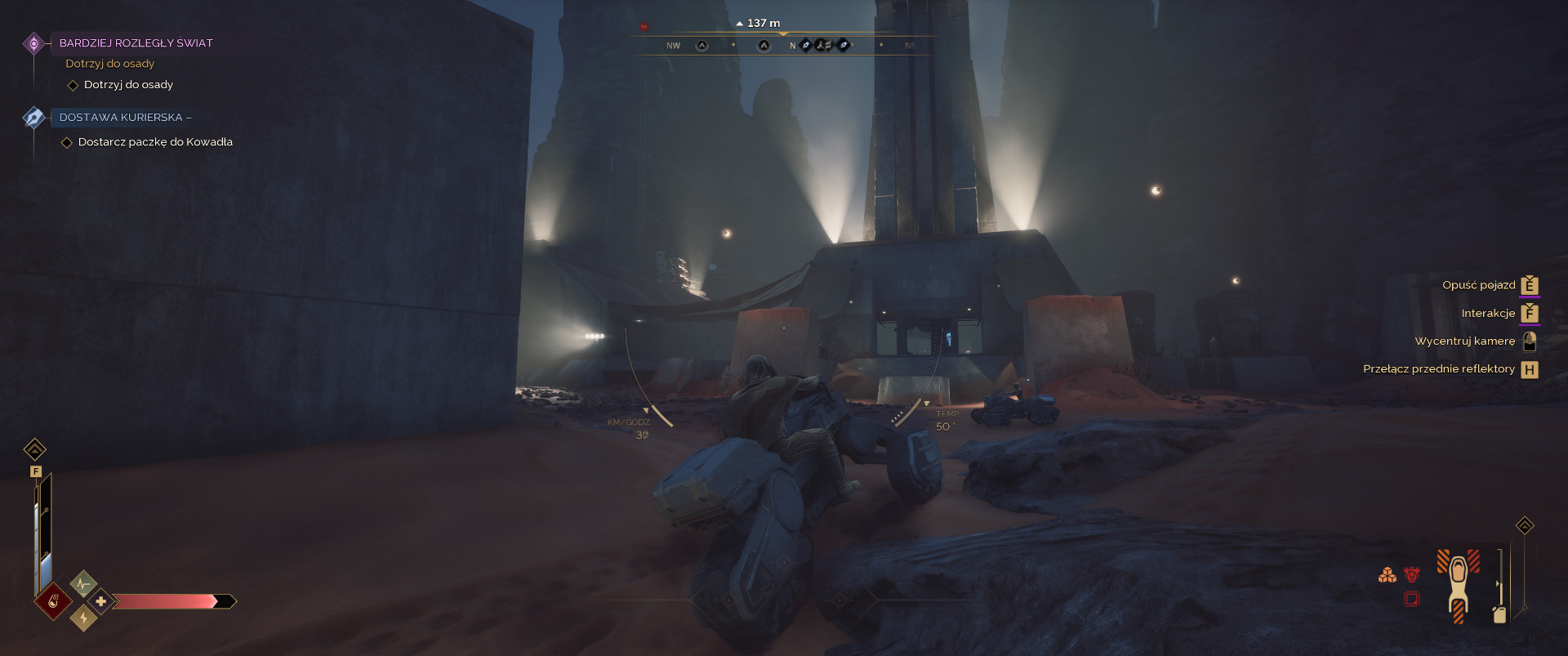Click the red hand and droplet ability icon

(53, 601)
